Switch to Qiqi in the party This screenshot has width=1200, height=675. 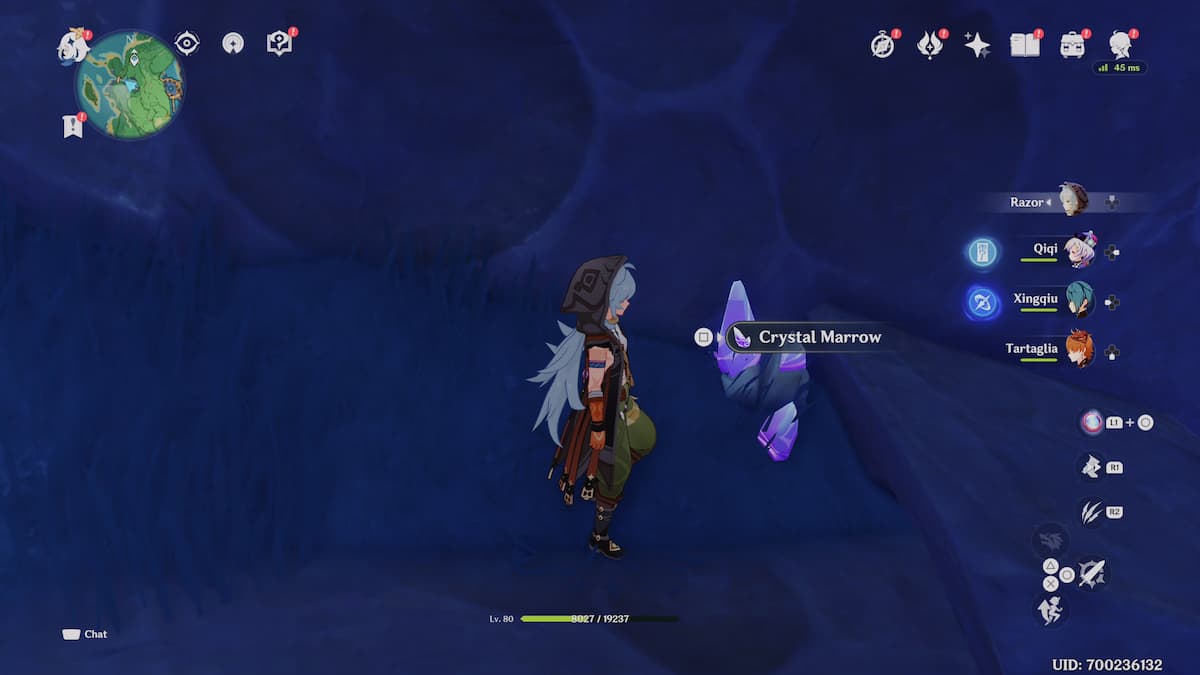(x=1078, y=251)
